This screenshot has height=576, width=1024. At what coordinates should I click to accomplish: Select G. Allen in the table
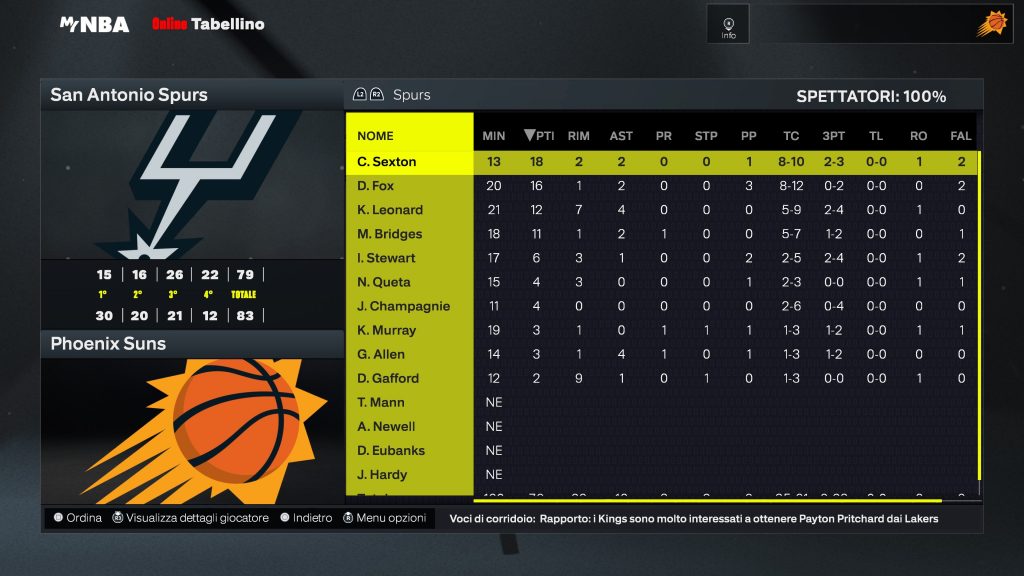381,354
